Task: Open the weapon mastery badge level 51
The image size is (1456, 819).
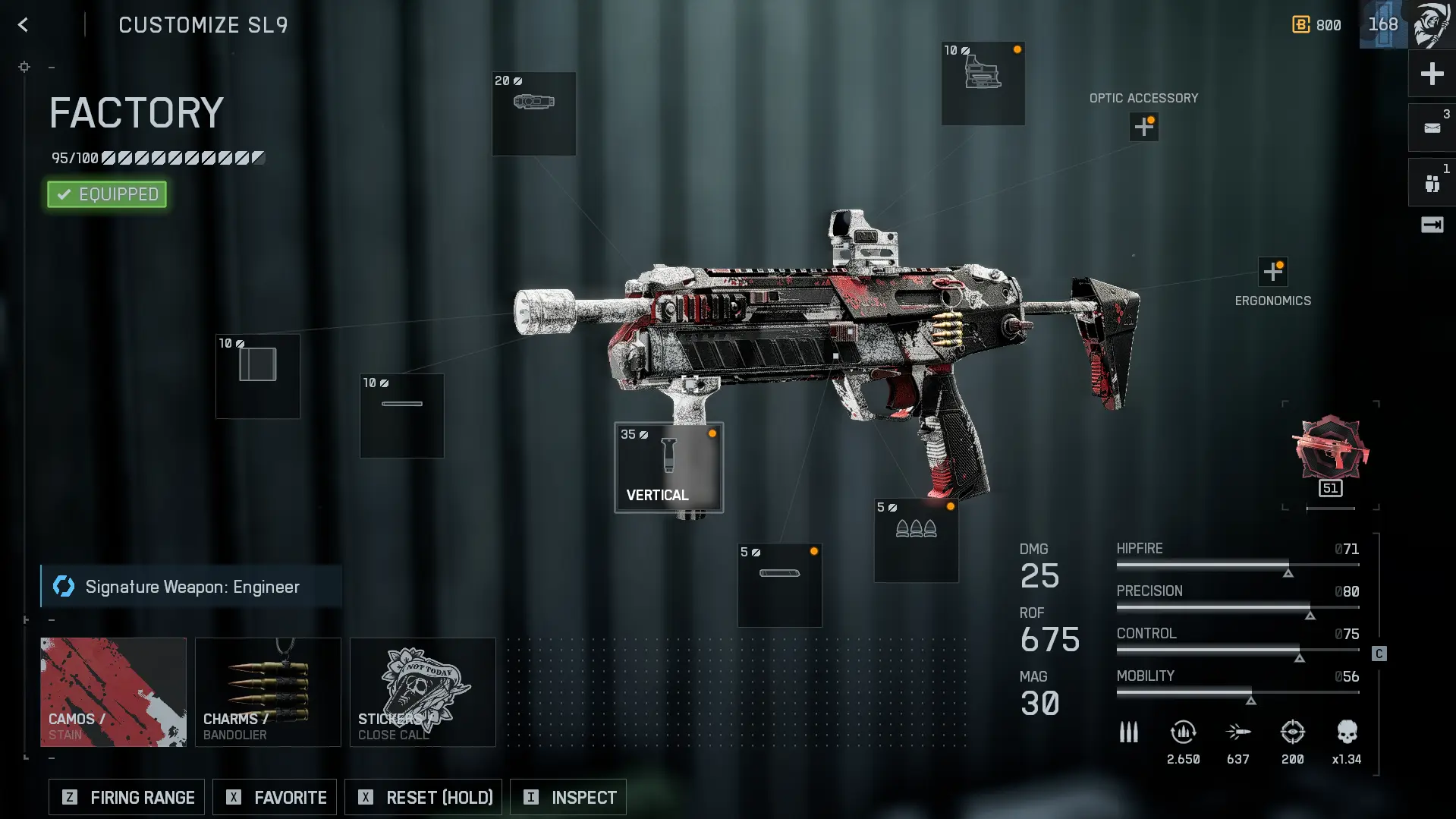Action: [1330, 455]
